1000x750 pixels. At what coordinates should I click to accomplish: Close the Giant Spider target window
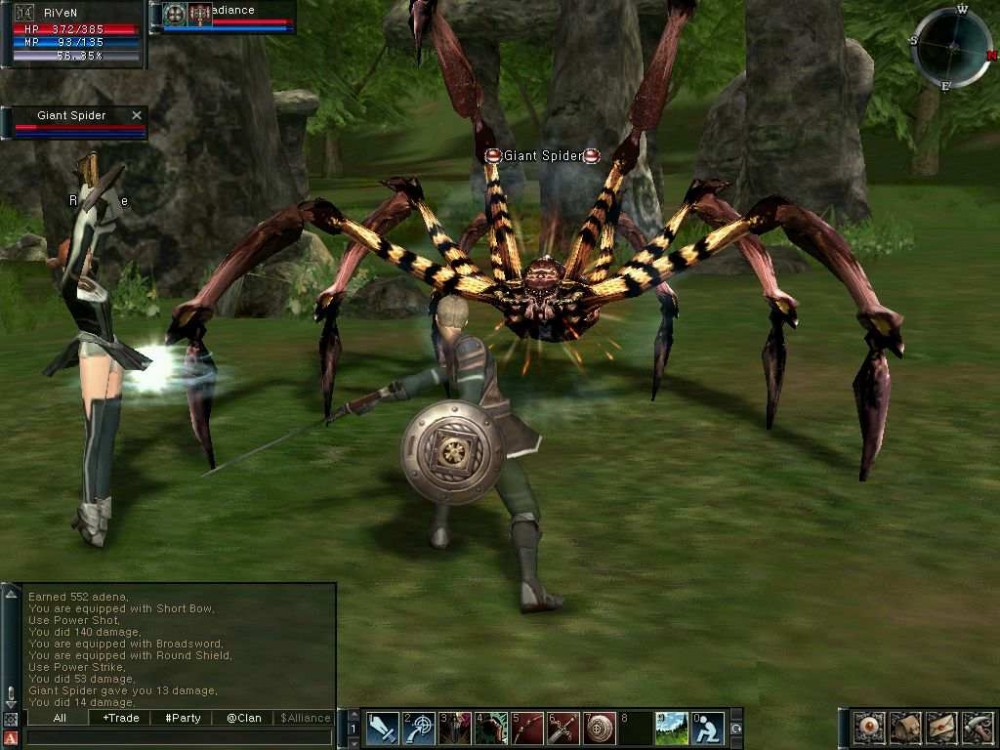(x=137, y=116)
